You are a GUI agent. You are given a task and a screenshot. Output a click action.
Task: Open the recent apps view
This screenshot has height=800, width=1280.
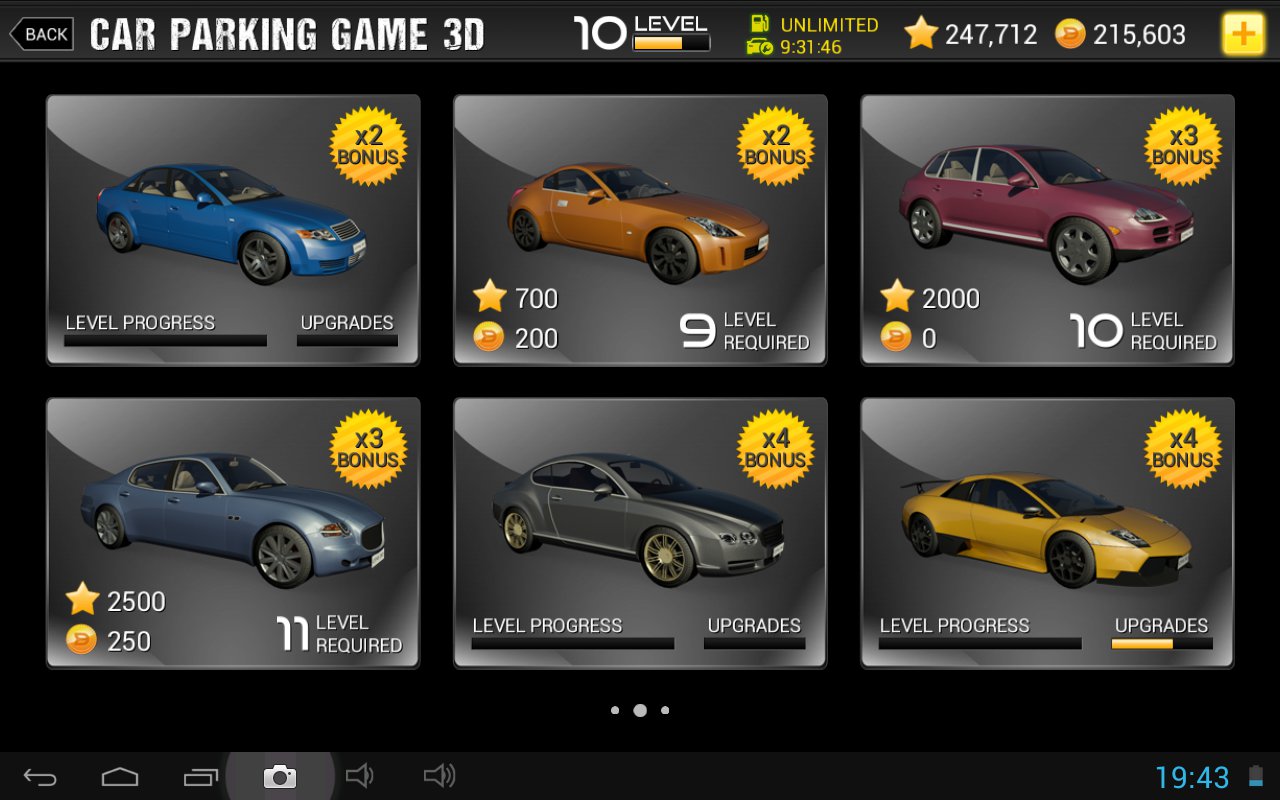pyautogui.click(x=200, y=776)
